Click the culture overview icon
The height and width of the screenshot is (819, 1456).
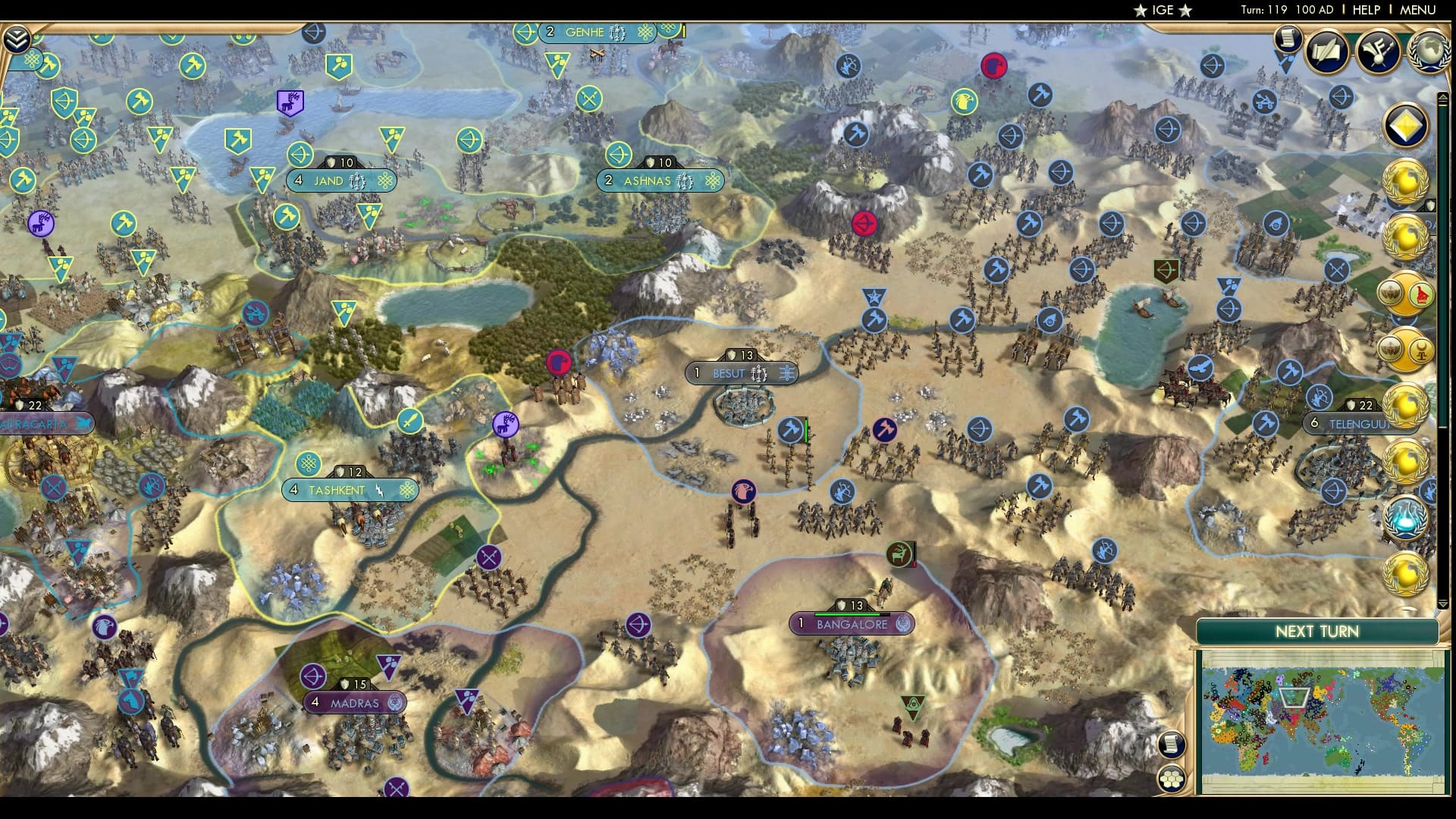point(1379,53)
